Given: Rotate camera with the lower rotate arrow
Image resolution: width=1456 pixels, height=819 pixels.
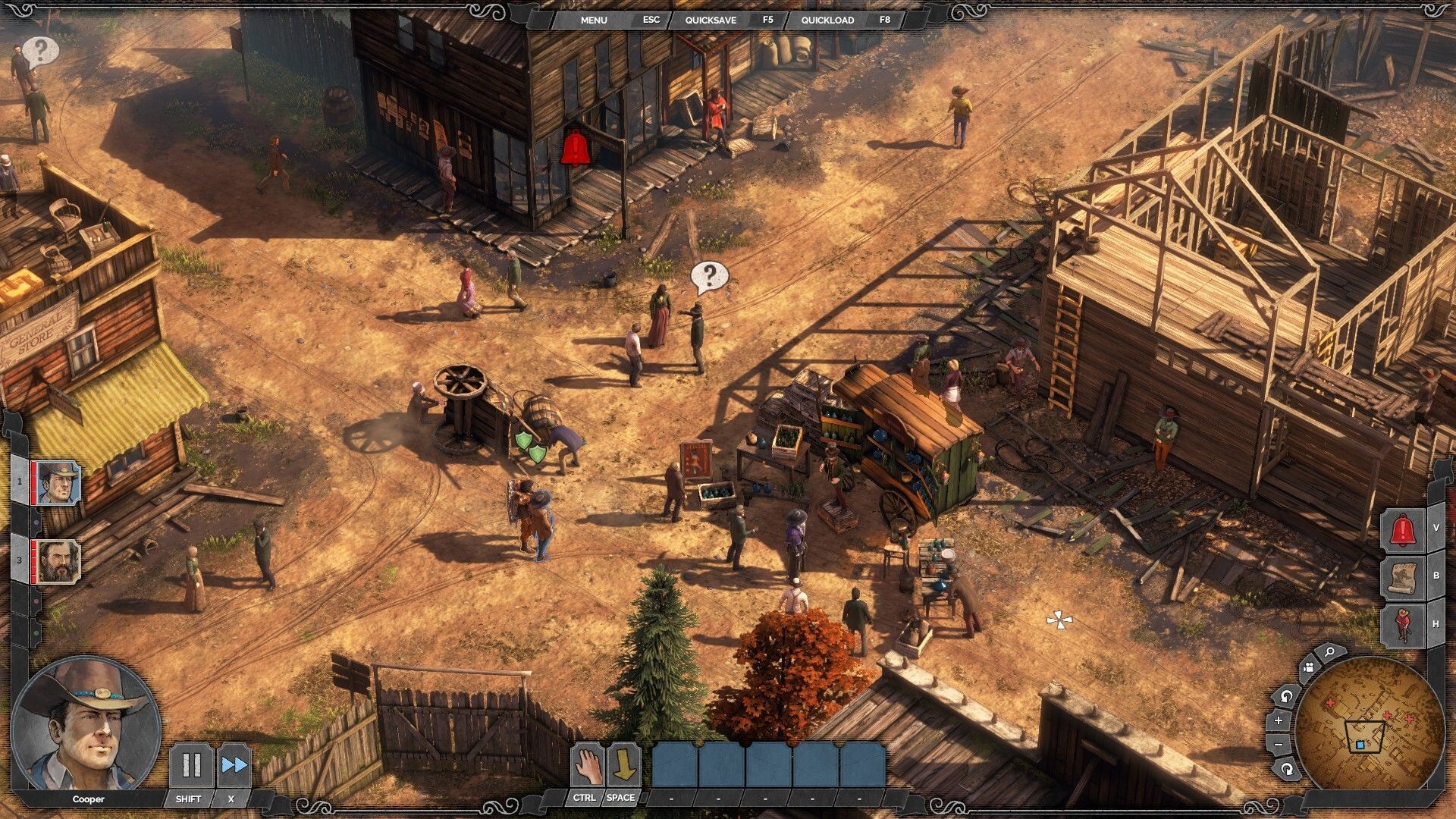Looking at the screenshot, I should point(1287,769).
